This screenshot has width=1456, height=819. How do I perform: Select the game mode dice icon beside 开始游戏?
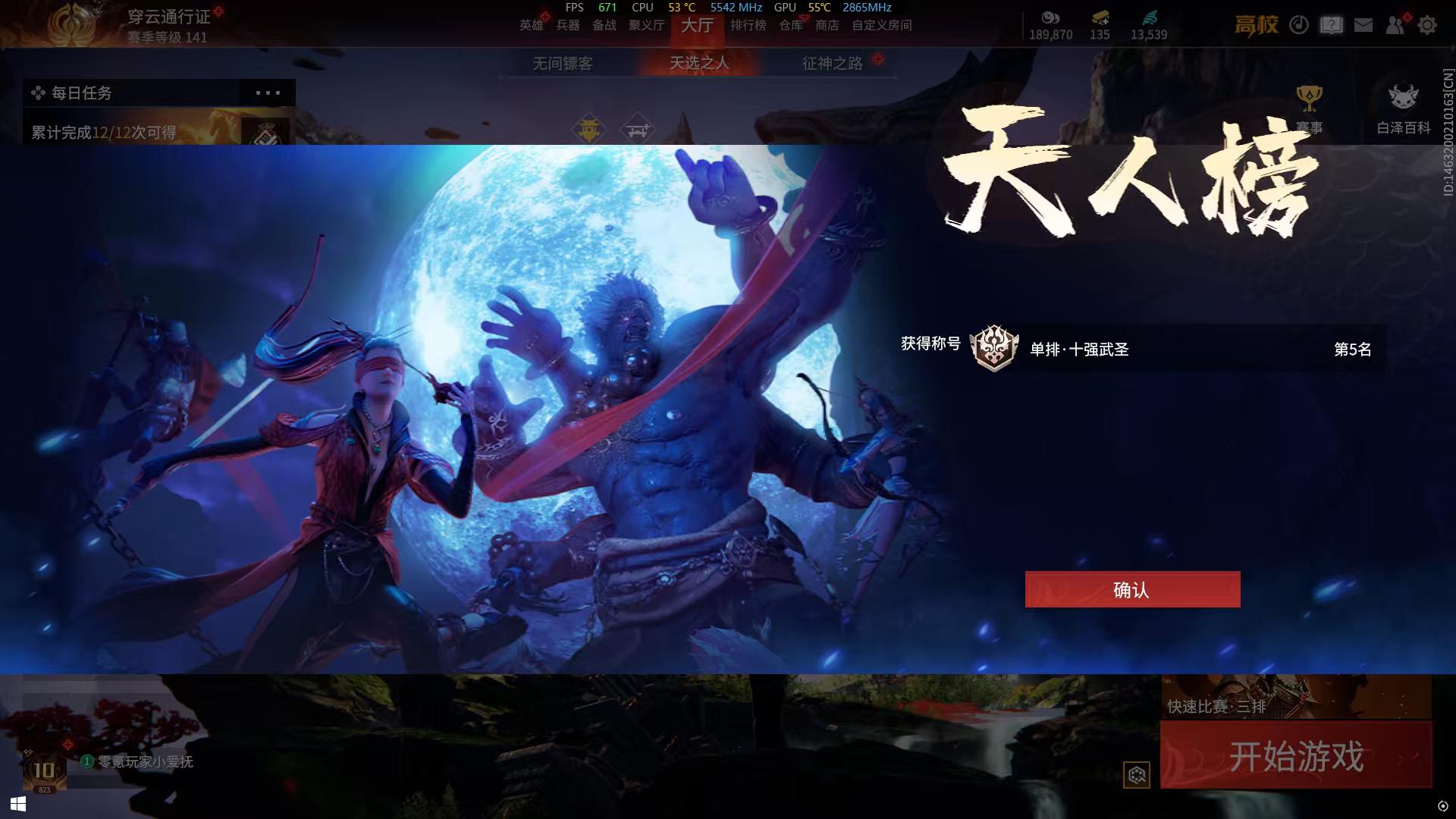(x=1136, y=774)
